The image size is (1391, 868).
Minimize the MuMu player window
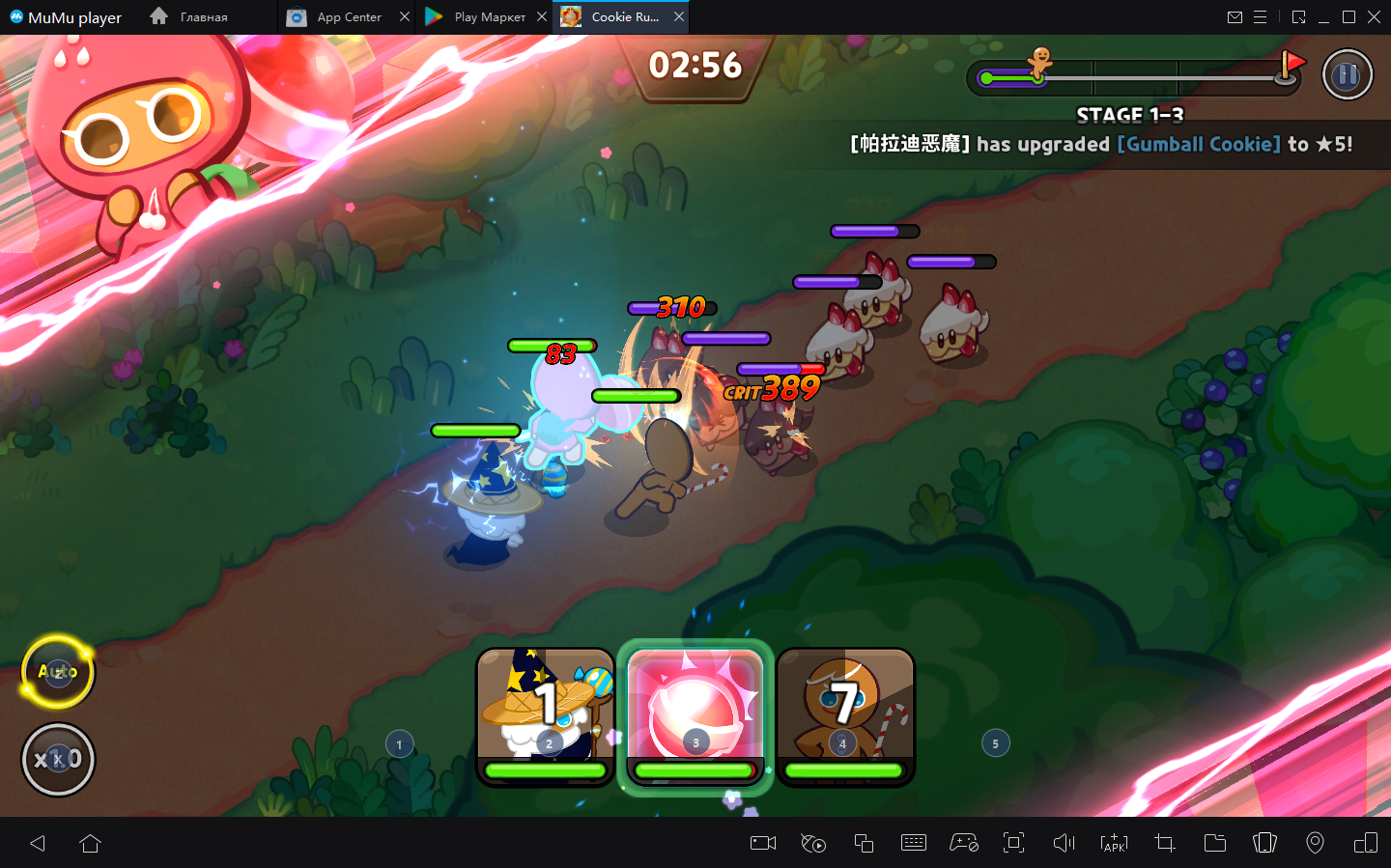(1323, 17)
